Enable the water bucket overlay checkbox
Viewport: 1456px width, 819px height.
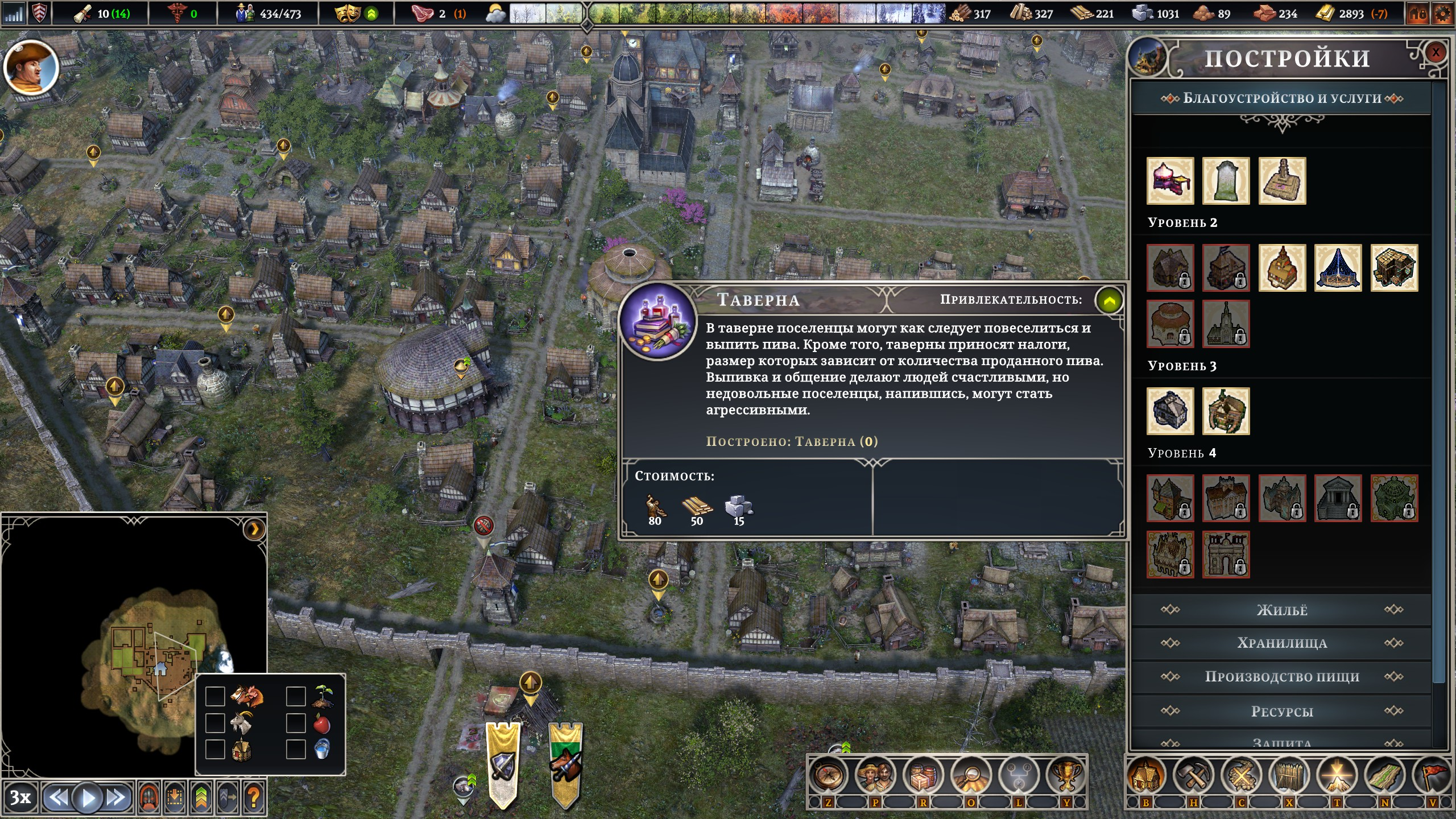(x=296, y=749)
